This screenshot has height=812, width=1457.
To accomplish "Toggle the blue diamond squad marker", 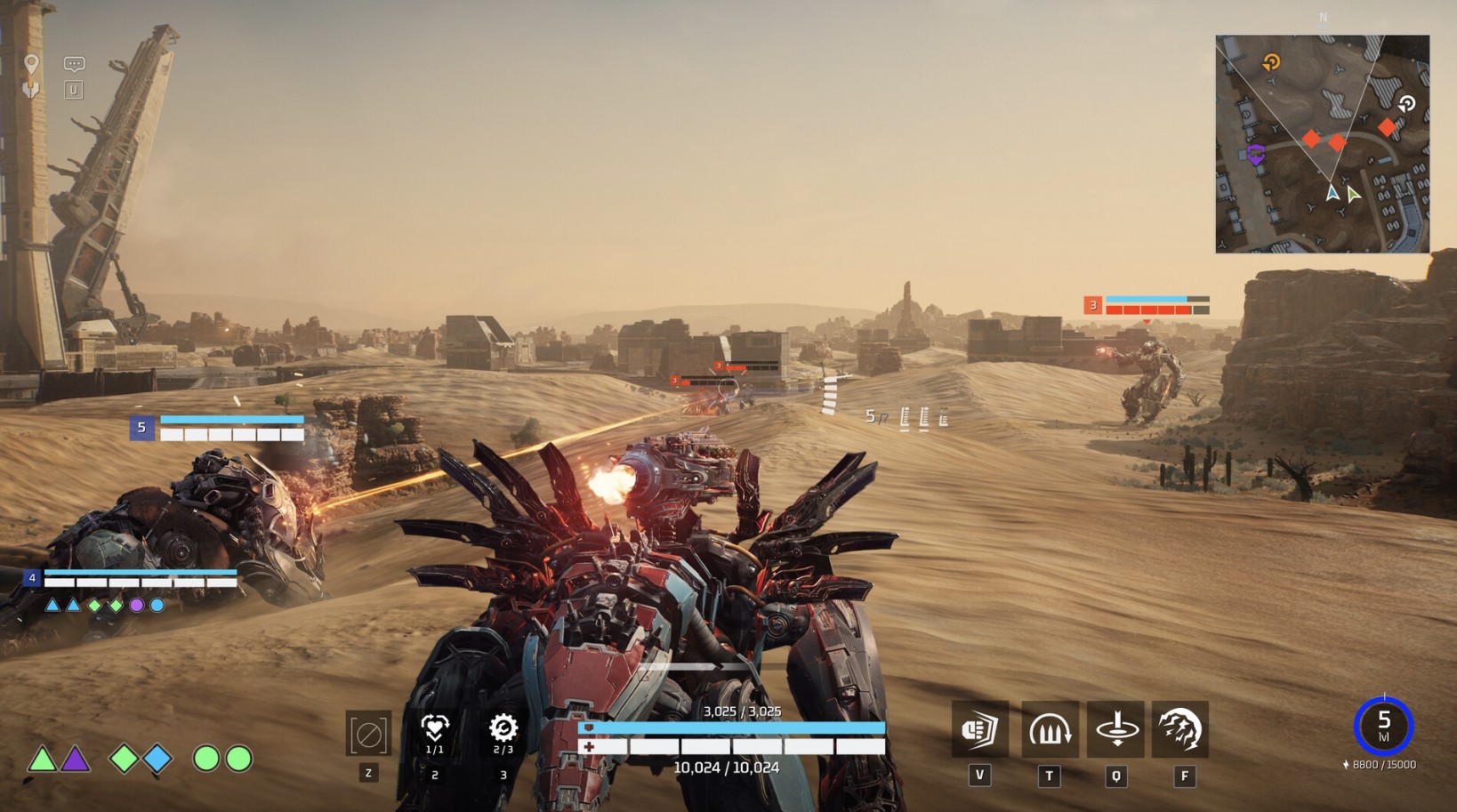I will pyautogui.click(x=157, y=758).
